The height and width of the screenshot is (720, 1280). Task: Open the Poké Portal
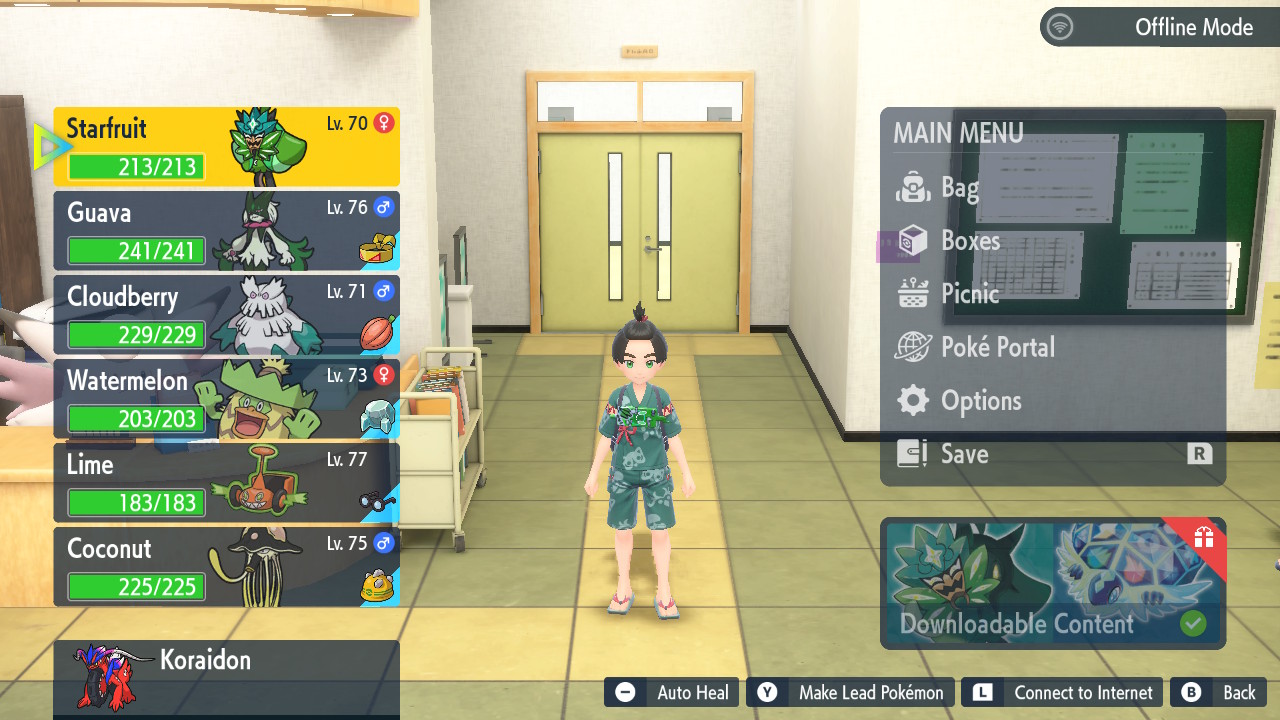(997, 347)
